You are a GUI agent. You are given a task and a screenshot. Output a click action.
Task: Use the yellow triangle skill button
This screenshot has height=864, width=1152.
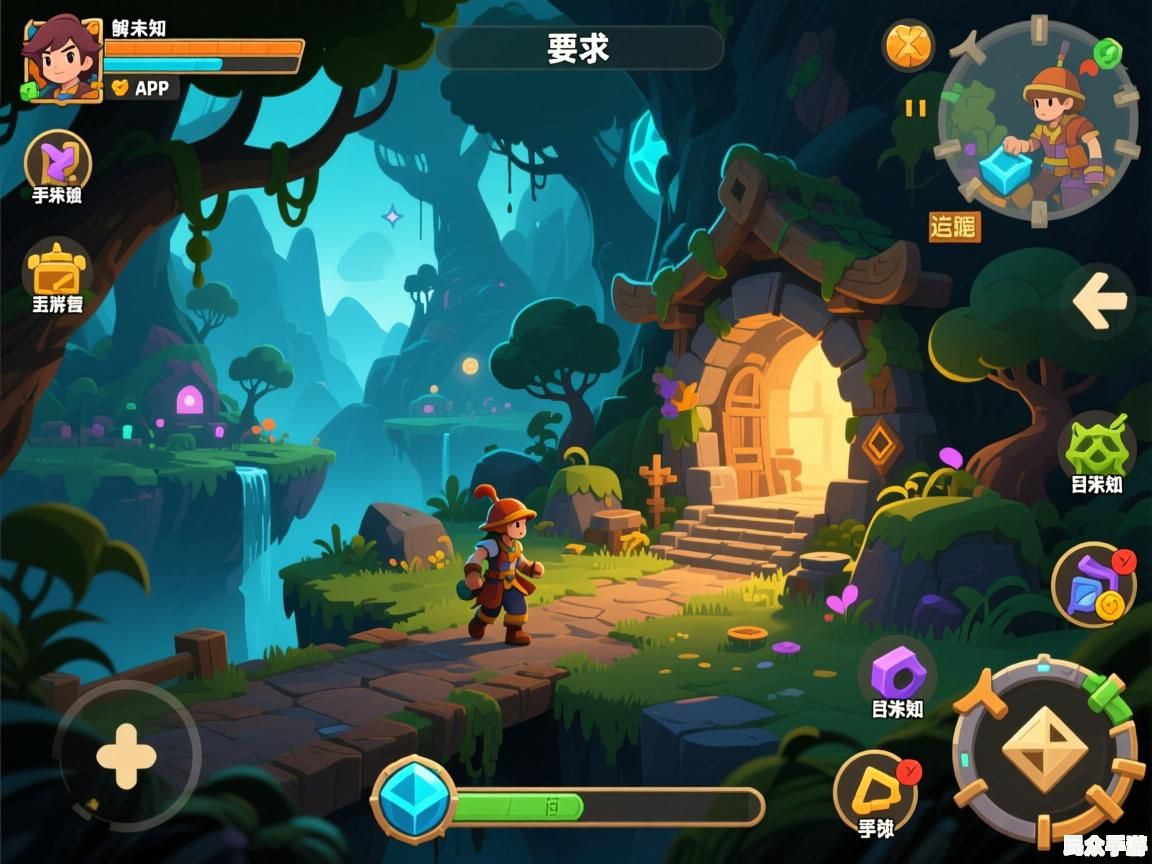(x=876, y=791)
